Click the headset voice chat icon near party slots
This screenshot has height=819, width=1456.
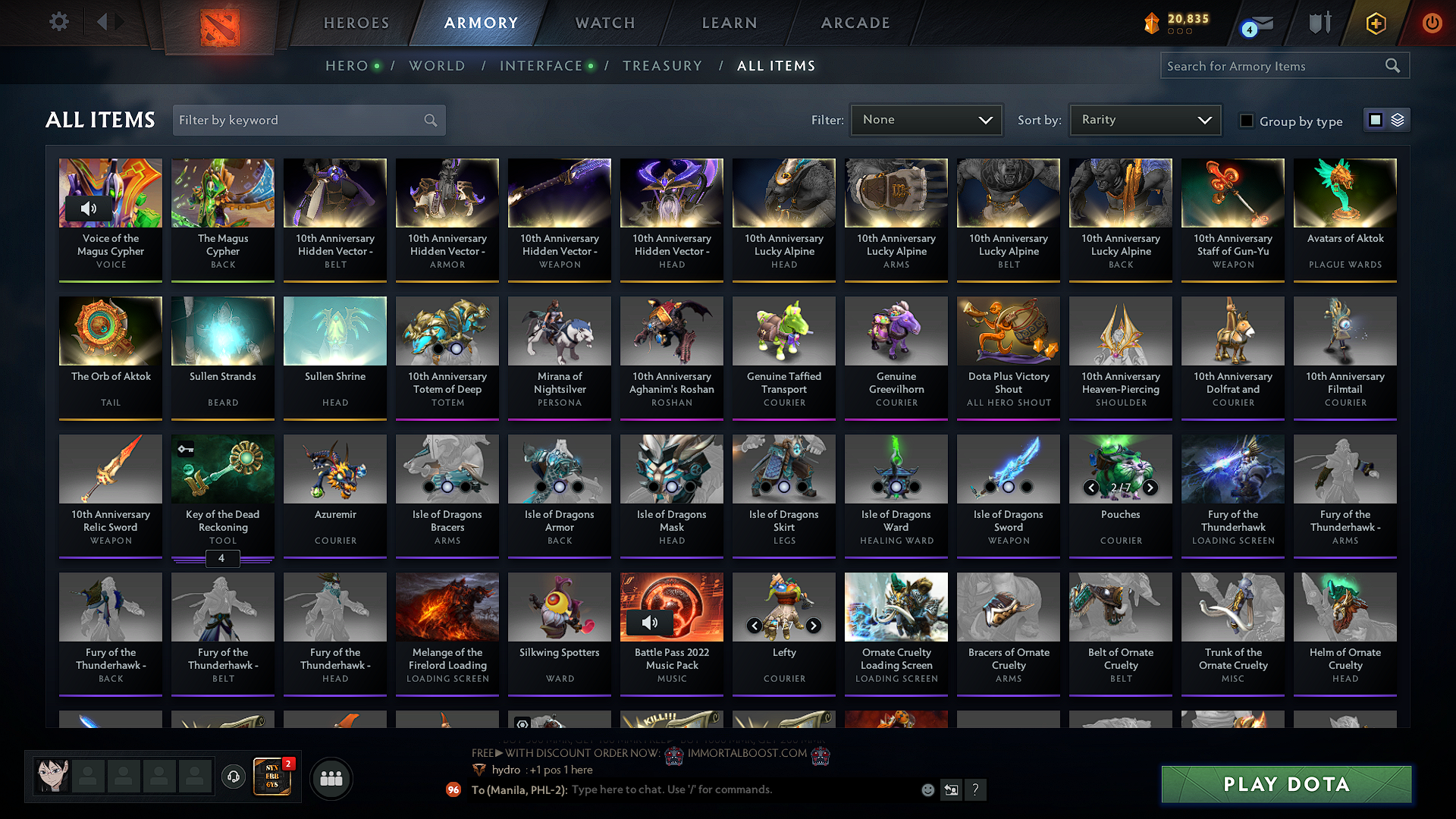[x=233, y=778]
